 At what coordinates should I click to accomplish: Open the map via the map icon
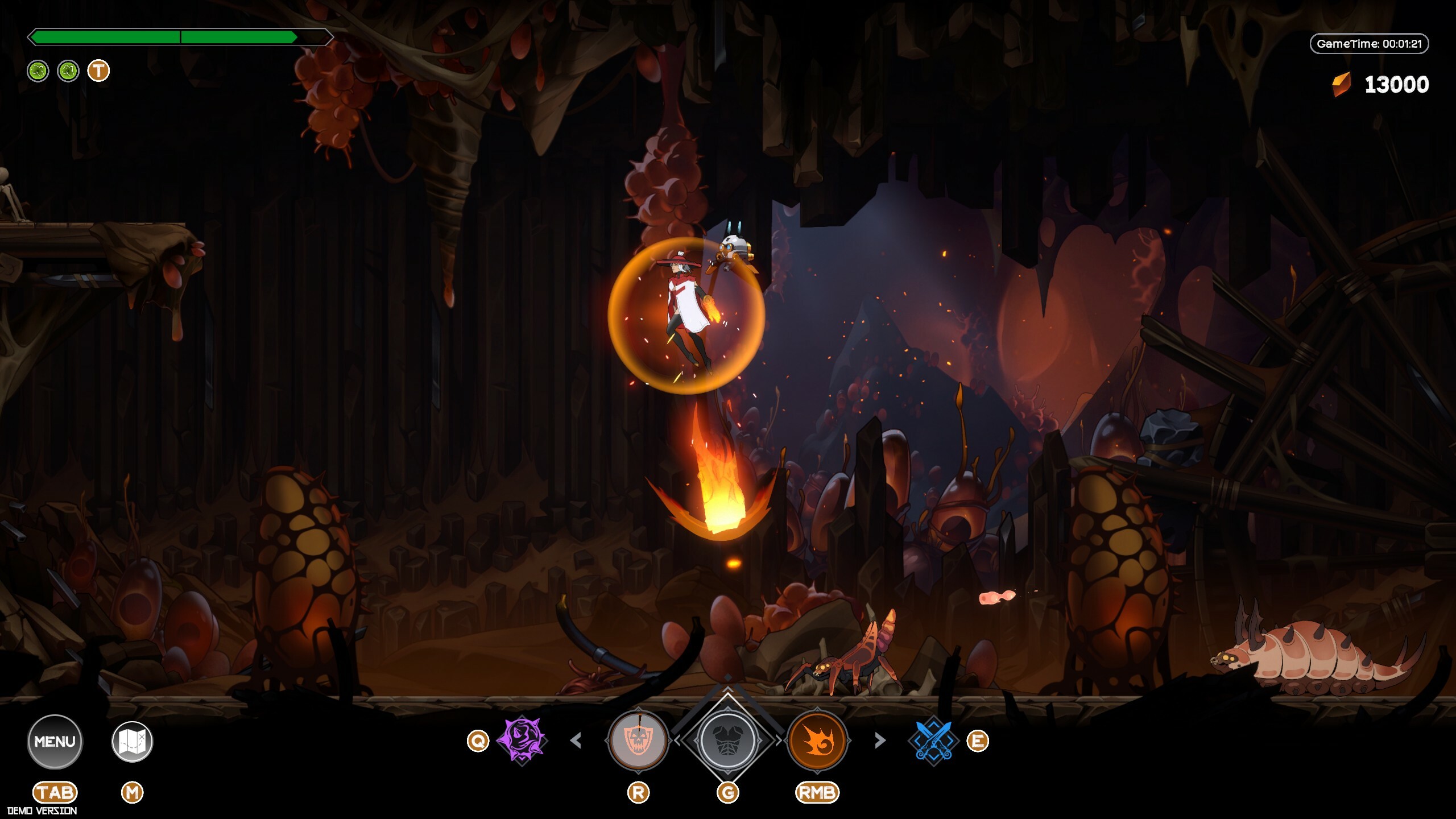(x=134, y=740)
